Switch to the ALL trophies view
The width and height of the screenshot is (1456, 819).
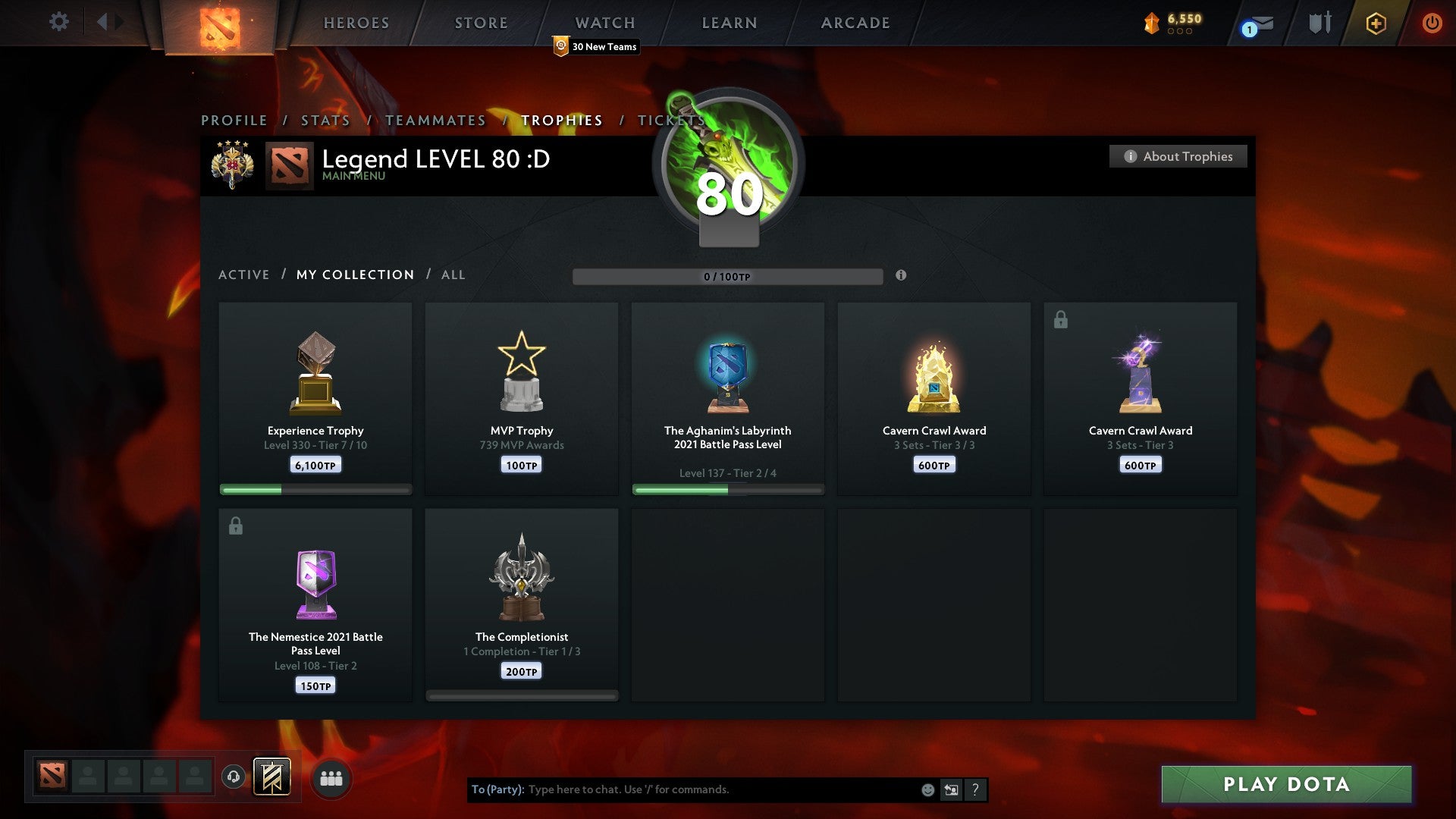pyautogui.click(x=453, y=275)
